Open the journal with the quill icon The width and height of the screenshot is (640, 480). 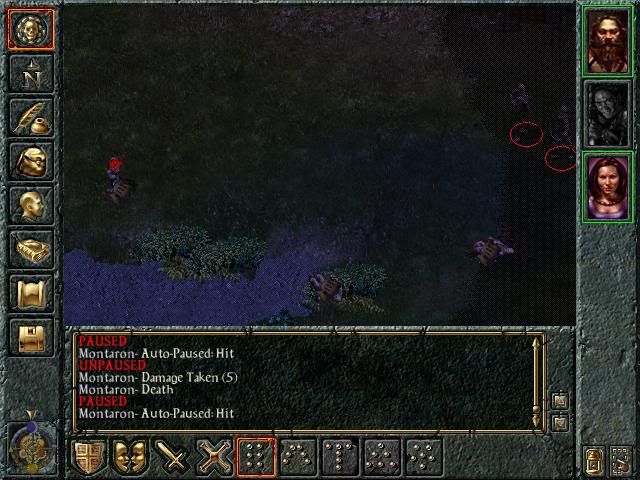(x=30, y=117)
